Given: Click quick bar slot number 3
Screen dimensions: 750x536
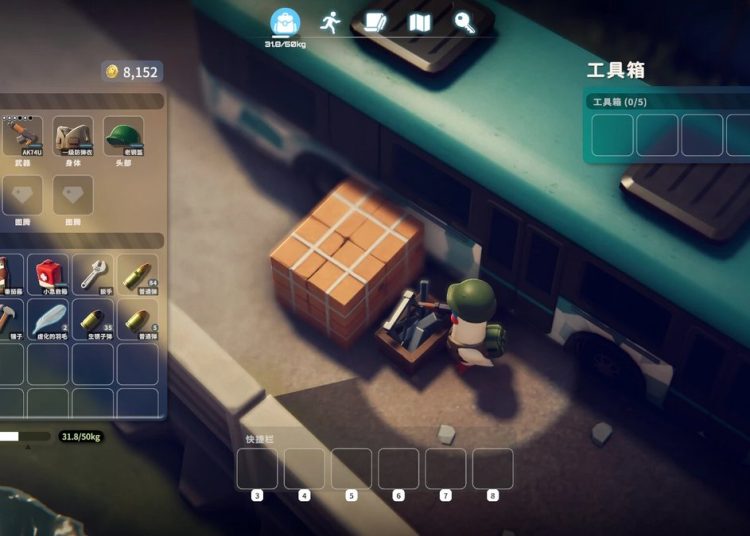Looking at the screenshot, I should [x=257, y=469].
